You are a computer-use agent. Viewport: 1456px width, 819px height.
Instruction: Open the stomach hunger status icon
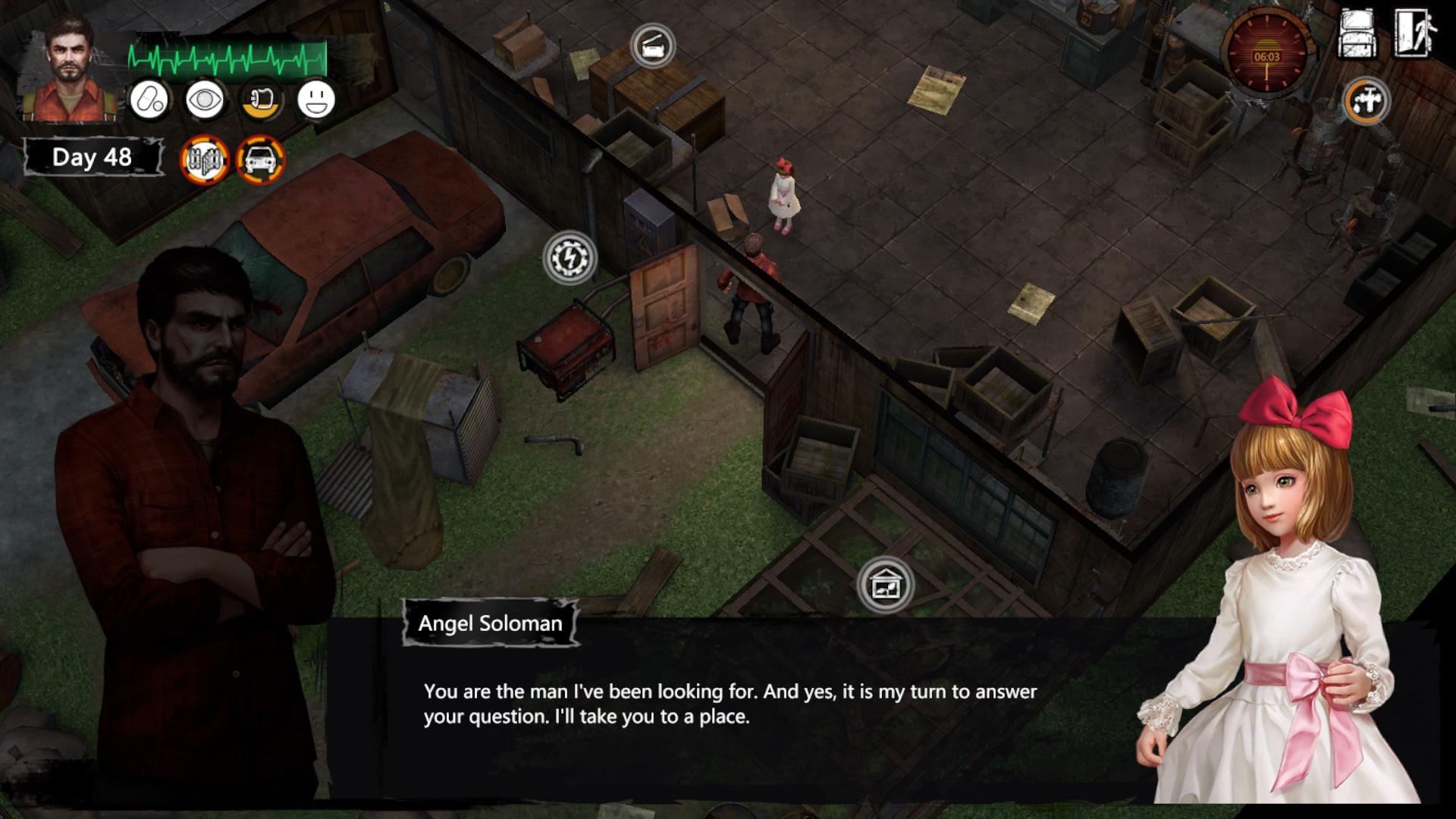tap(262, 100)
